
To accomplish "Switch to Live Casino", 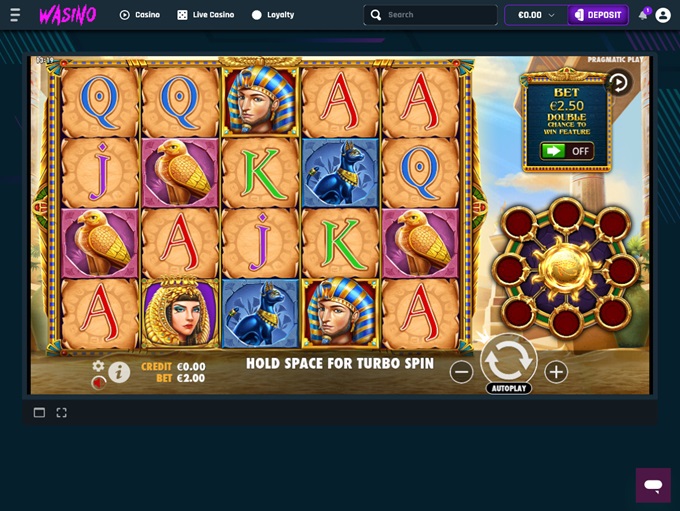I will [206, 15].
